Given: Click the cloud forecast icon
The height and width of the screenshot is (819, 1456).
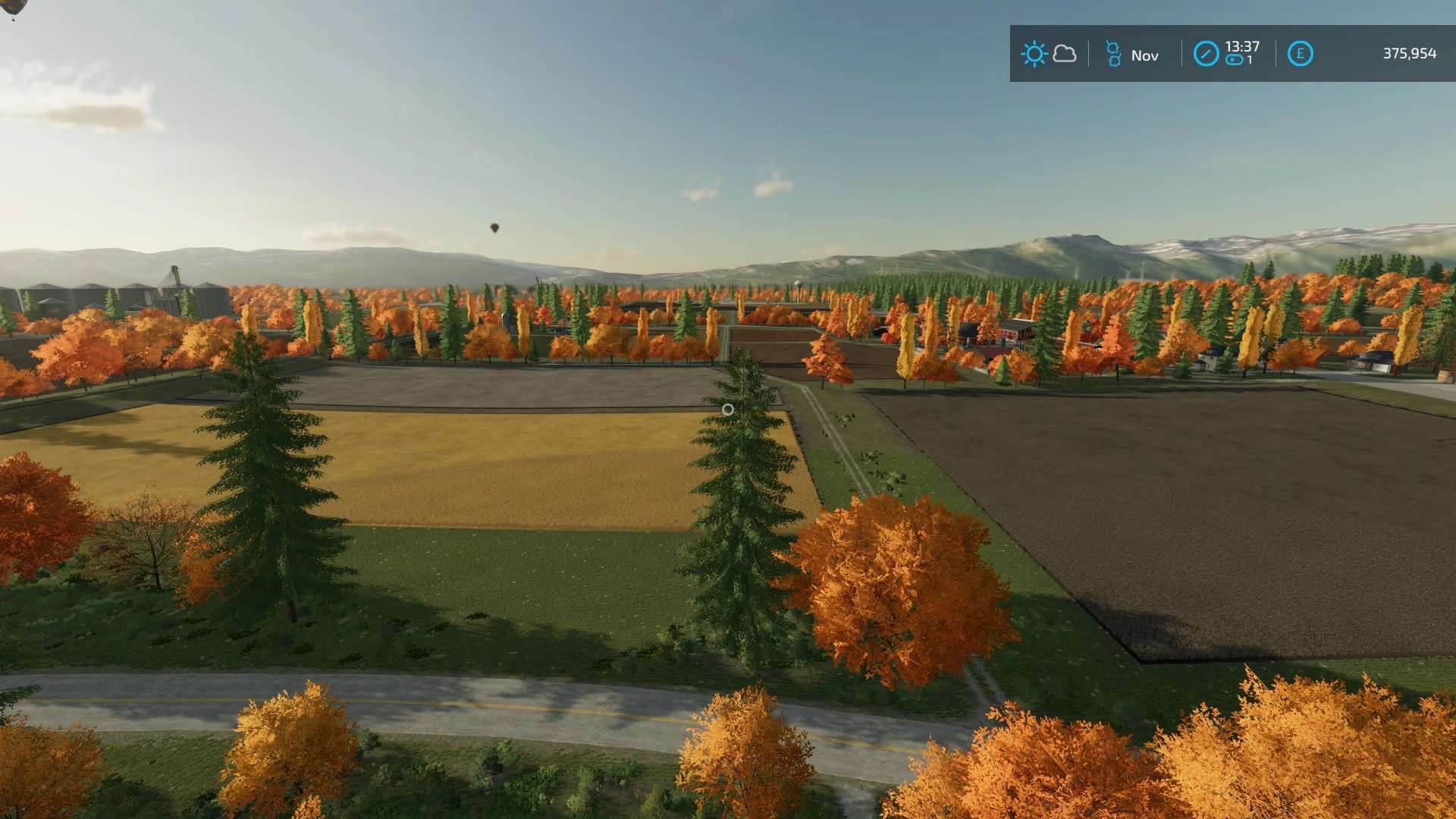Looking at the screenshot, I should [x=1065, y=54].
